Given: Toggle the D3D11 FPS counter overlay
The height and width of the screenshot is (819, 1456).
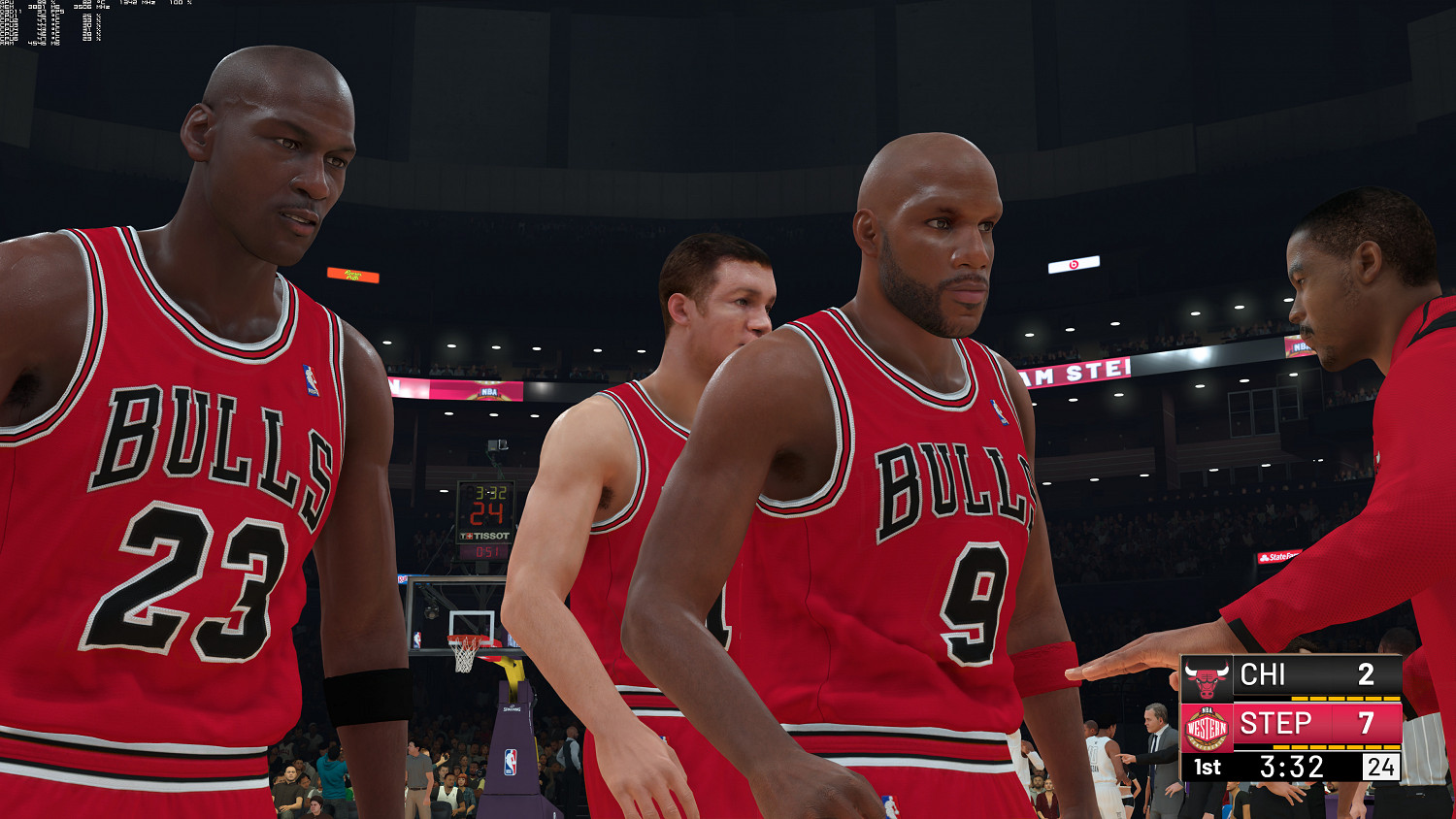Looking at the screenshot, I should coord(29,12).
